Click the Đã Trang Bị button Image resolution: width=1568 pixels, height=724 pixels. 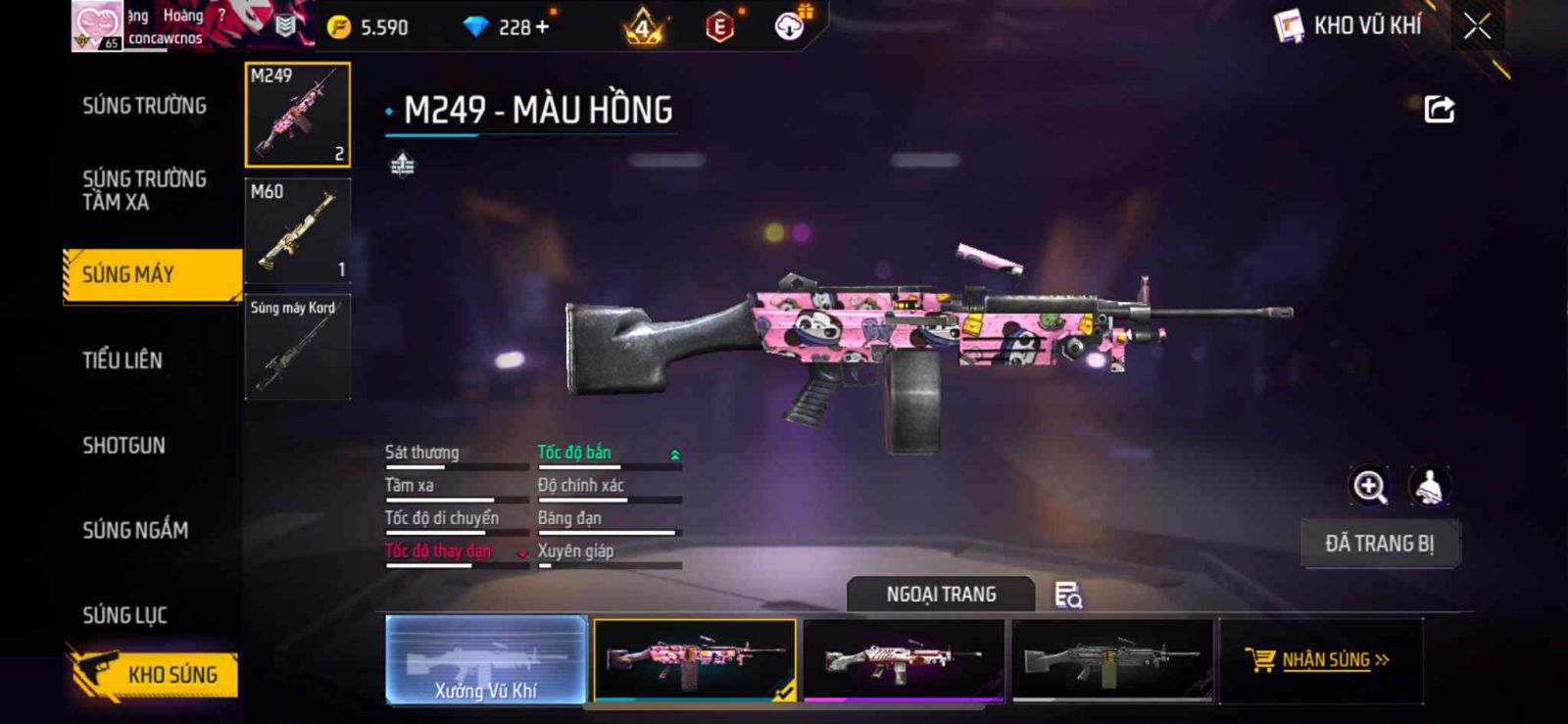click(1380, 544)
